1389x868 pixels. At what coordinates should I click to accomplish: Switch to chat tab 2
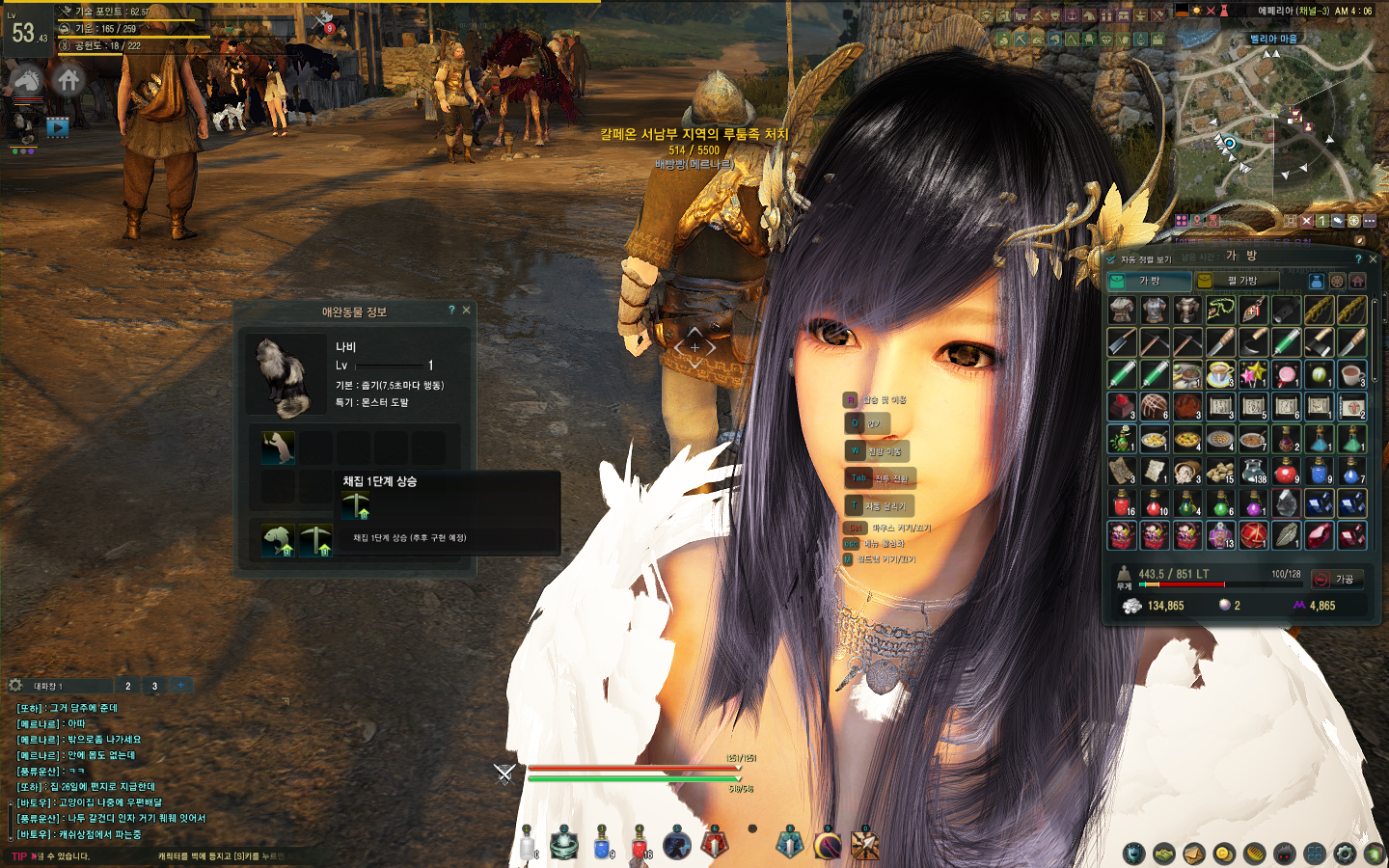point(128,686)
